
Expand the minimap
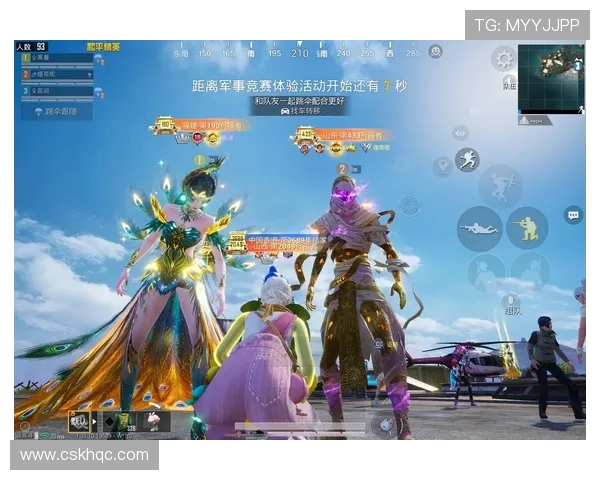551,78
